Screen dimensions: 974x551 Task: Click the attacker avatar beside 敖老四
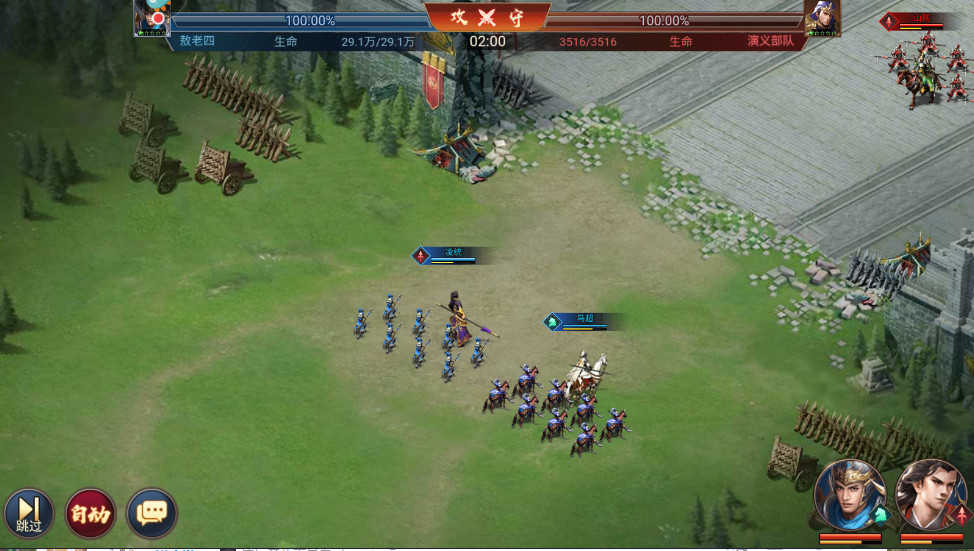pyautogui.click(x=153, y=17)
